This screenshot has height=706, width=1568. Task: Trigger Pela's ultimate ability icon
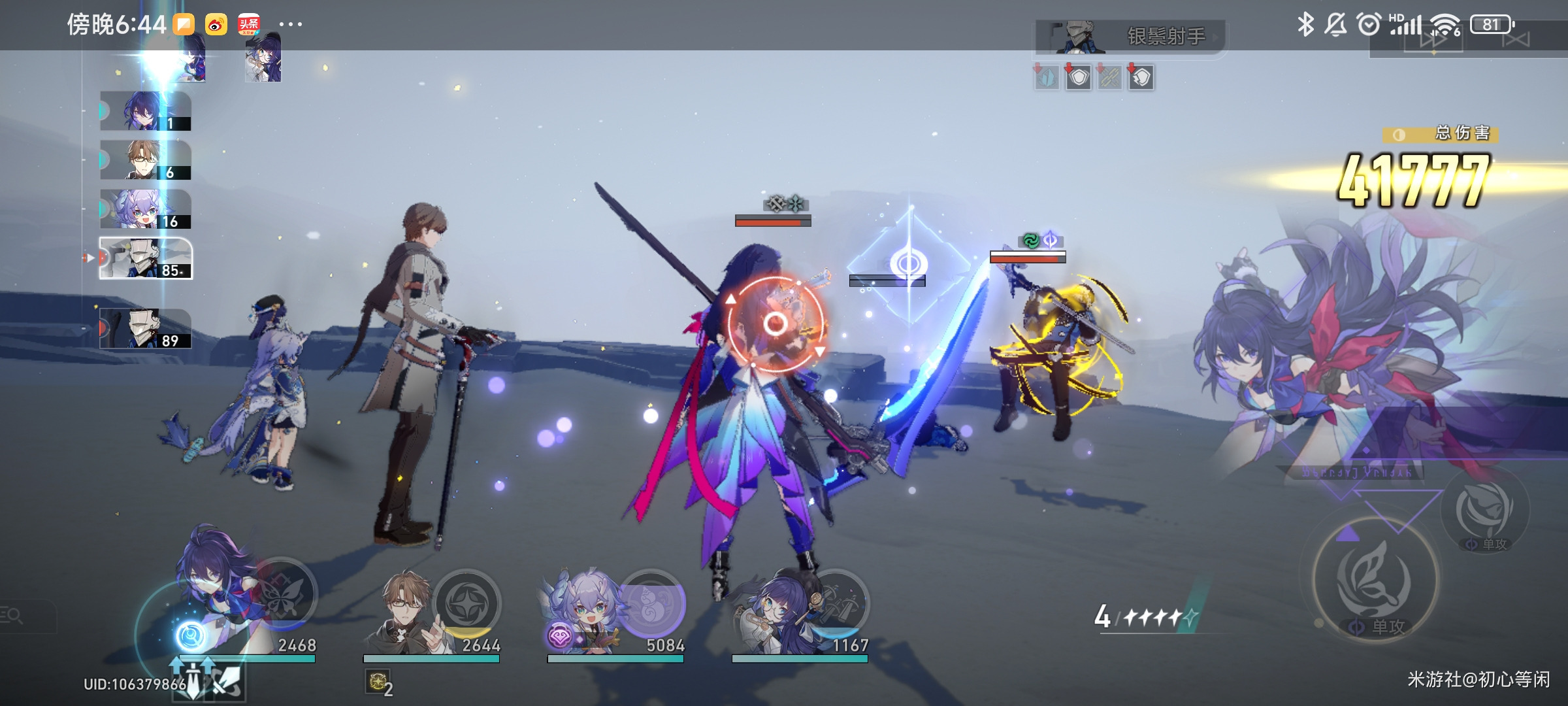(836, 603)
